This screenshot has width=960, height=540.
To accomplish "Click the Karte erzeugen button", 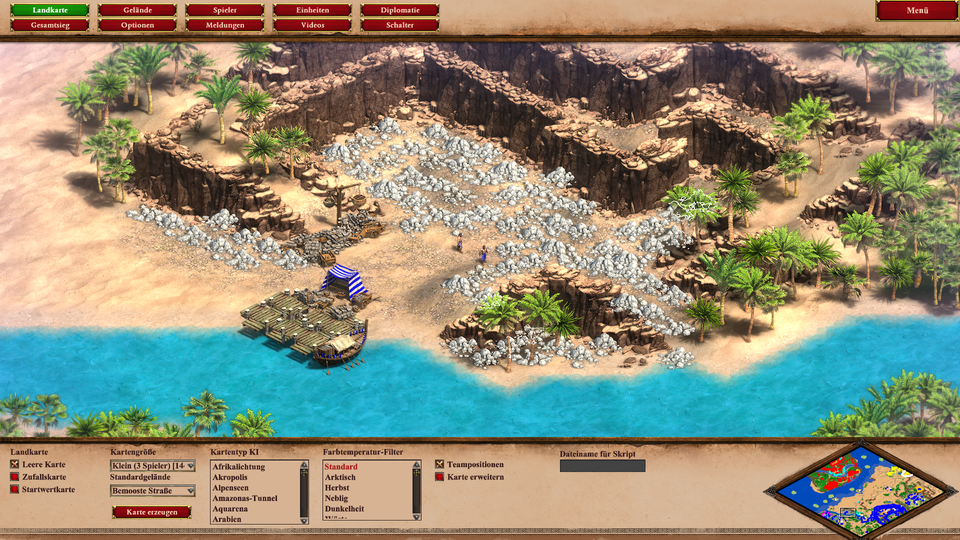I will pos(151,512).
